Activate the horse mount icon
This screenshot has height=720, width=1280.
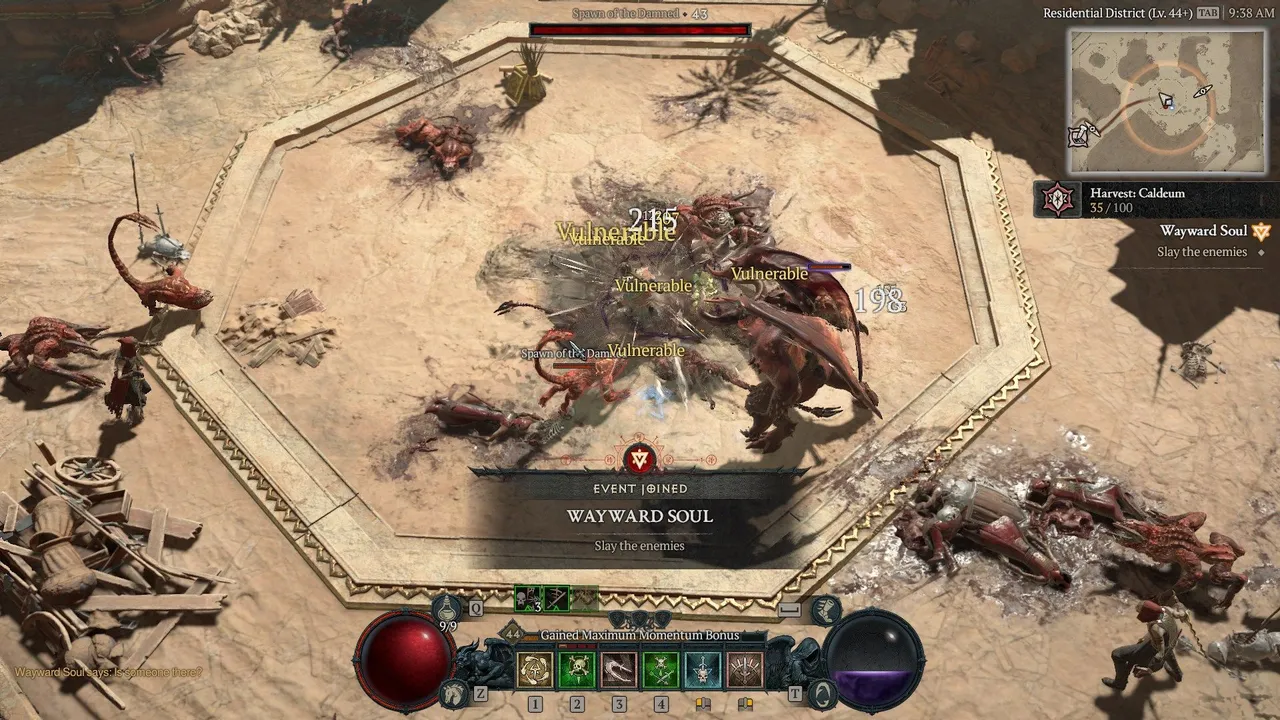tap(454, 691)
